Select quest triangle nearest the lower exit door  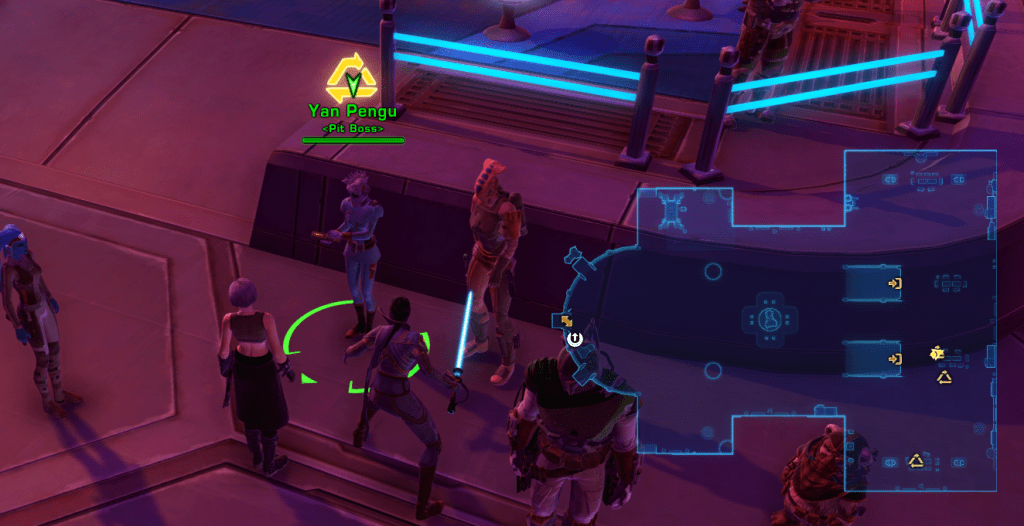[944, 377]
